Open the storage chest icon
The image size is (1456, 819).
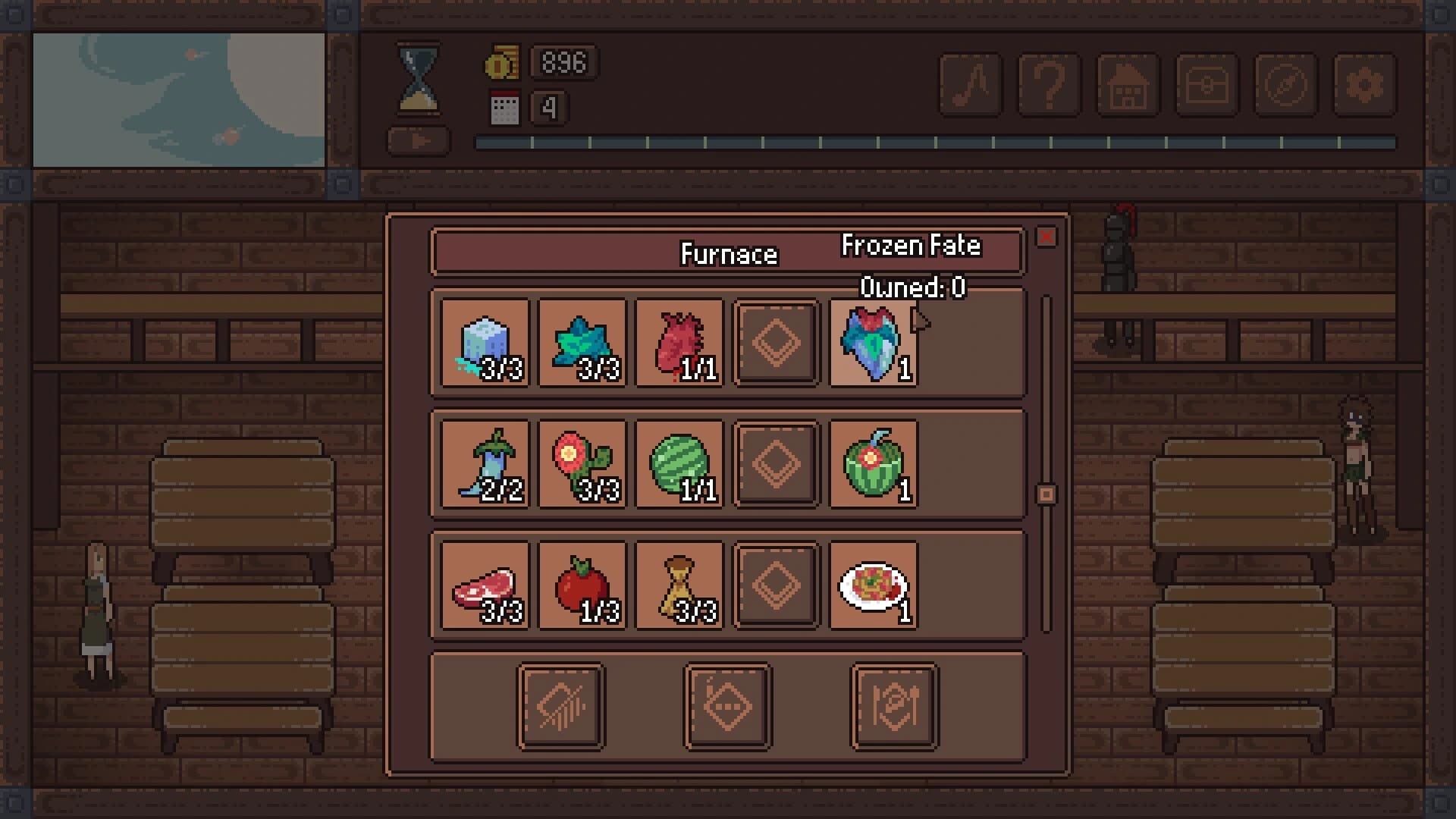[1206, 86]
